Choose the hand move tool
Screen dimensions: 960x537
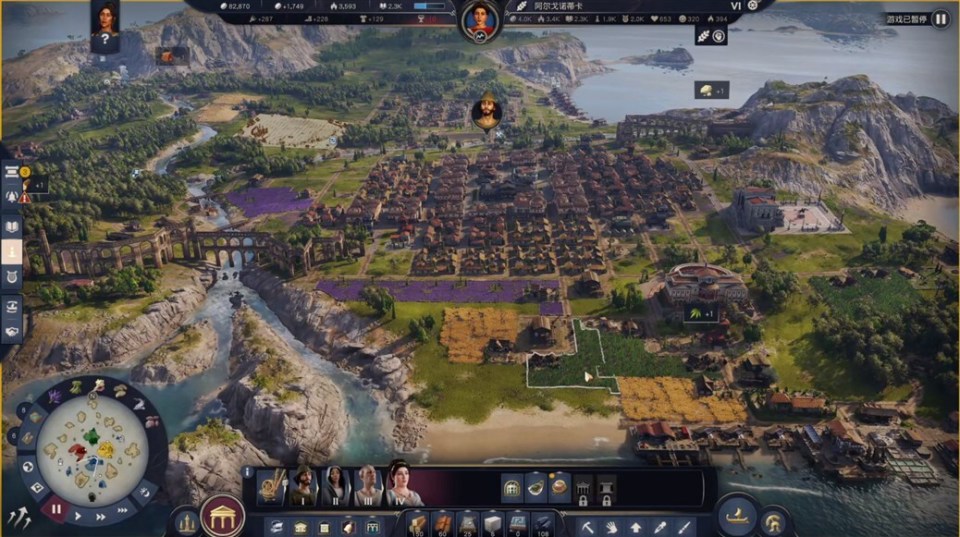(612, 525)
